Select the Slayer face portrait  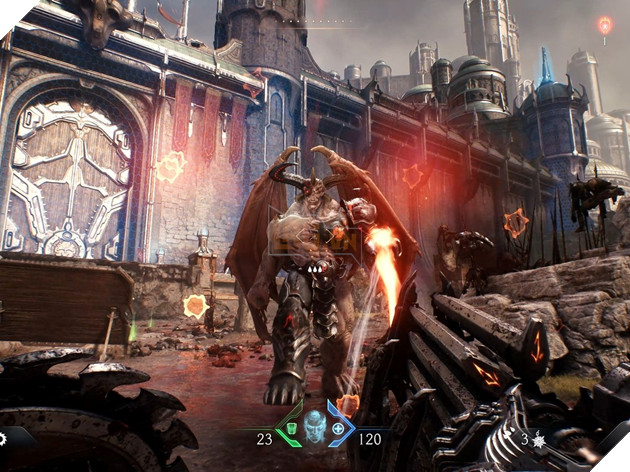click(x=315, y=427)
